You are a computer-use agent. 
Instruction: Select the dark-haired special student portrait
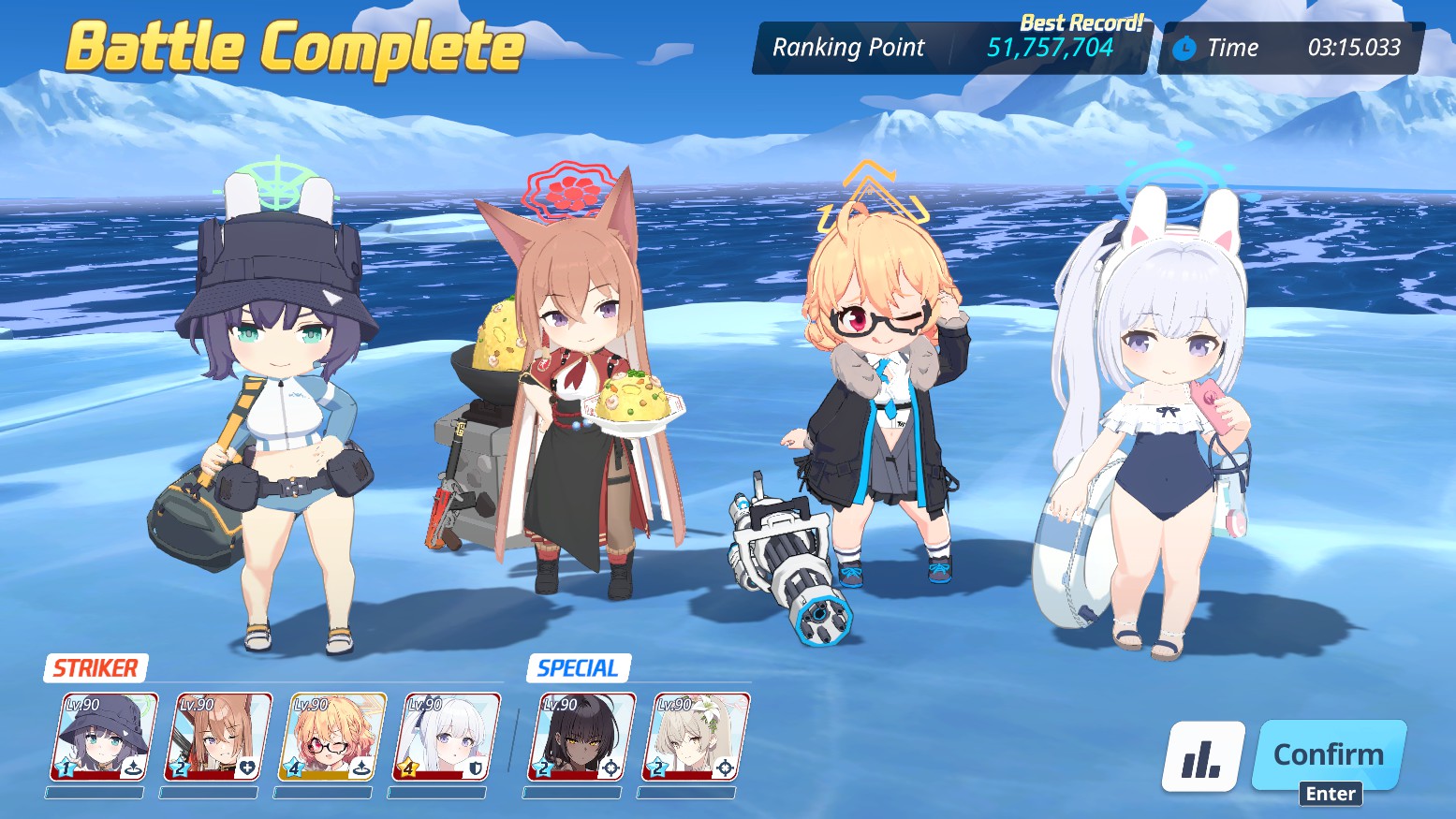581,738
